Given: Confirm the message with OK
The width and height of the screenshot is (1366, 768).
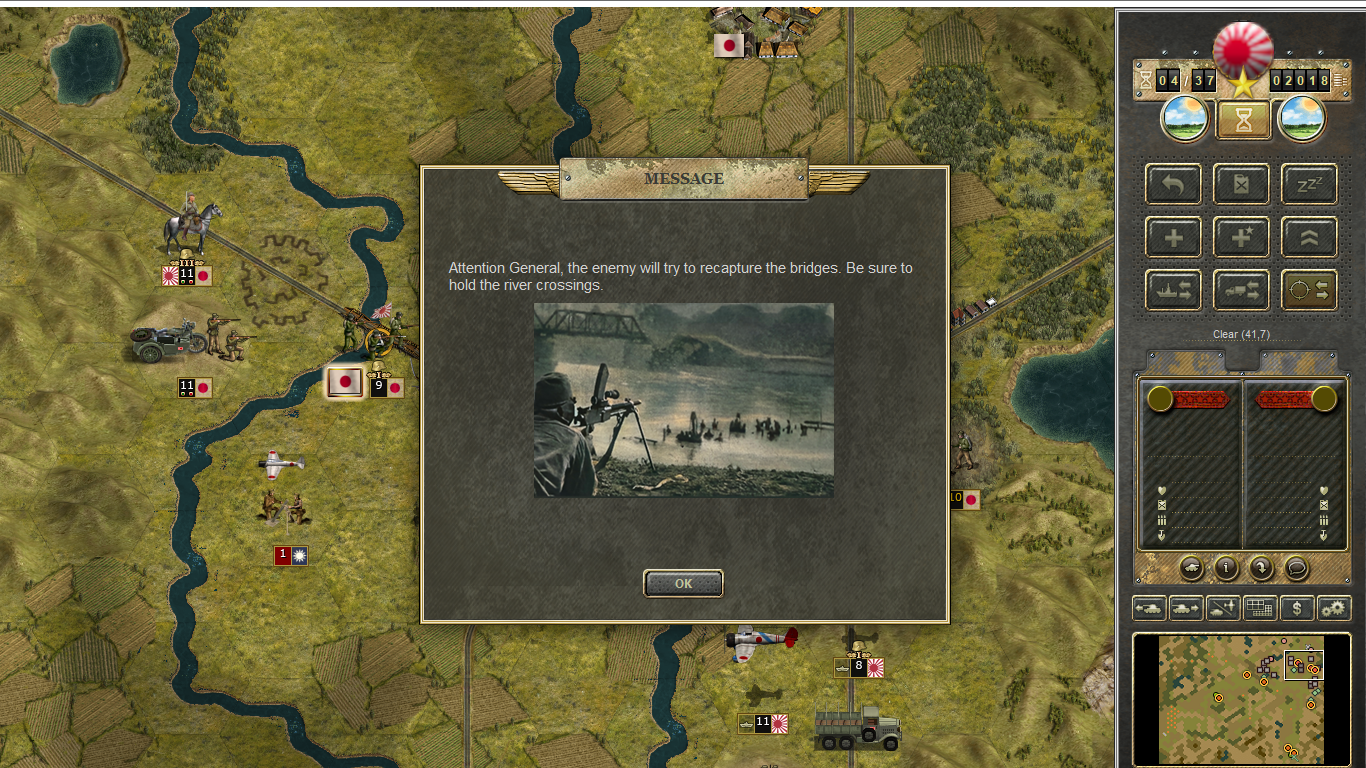Looking at the screenshot, I should point(683,583).
